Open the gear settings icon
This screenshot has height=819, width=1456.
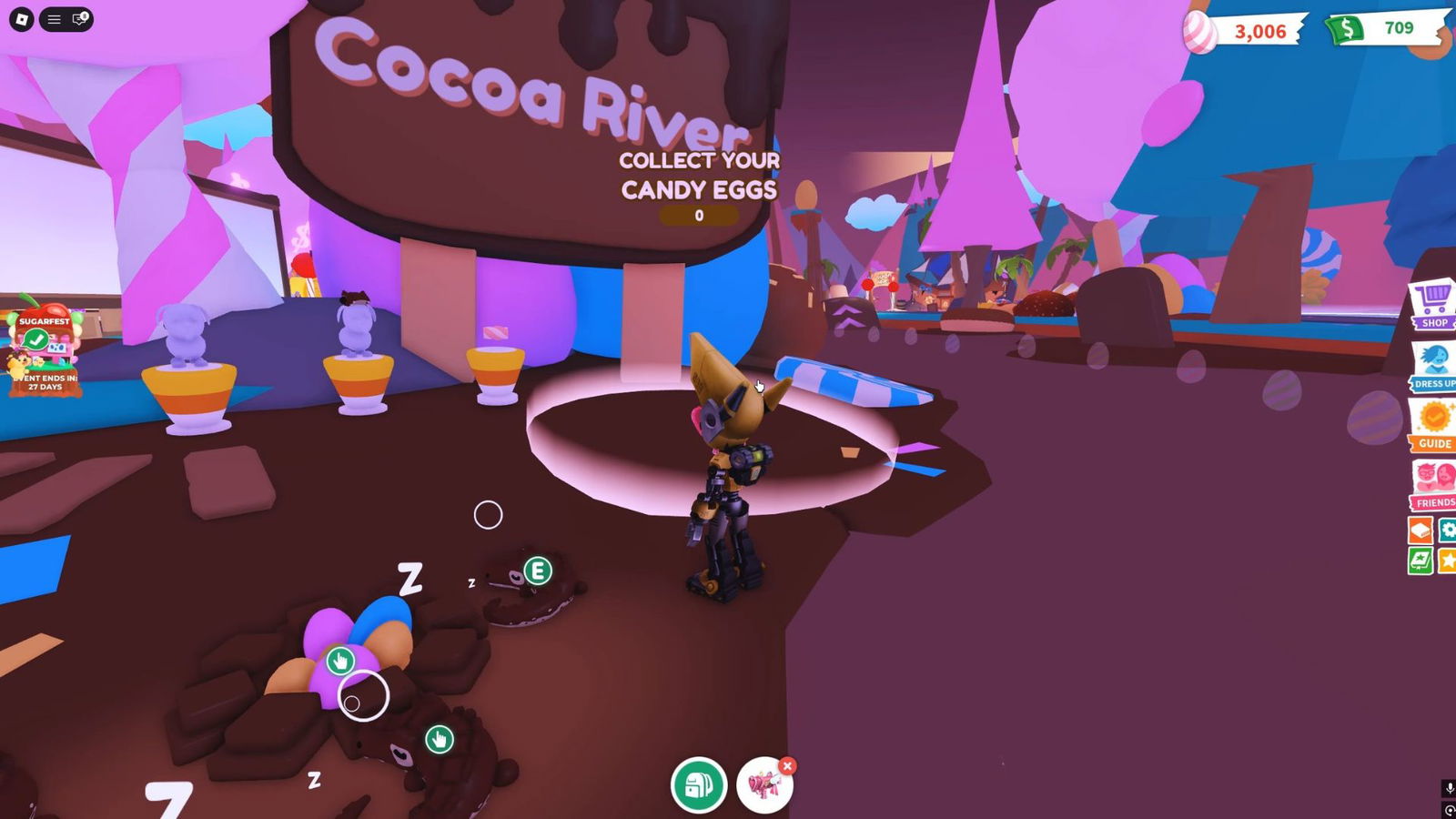pos(1447,531)
